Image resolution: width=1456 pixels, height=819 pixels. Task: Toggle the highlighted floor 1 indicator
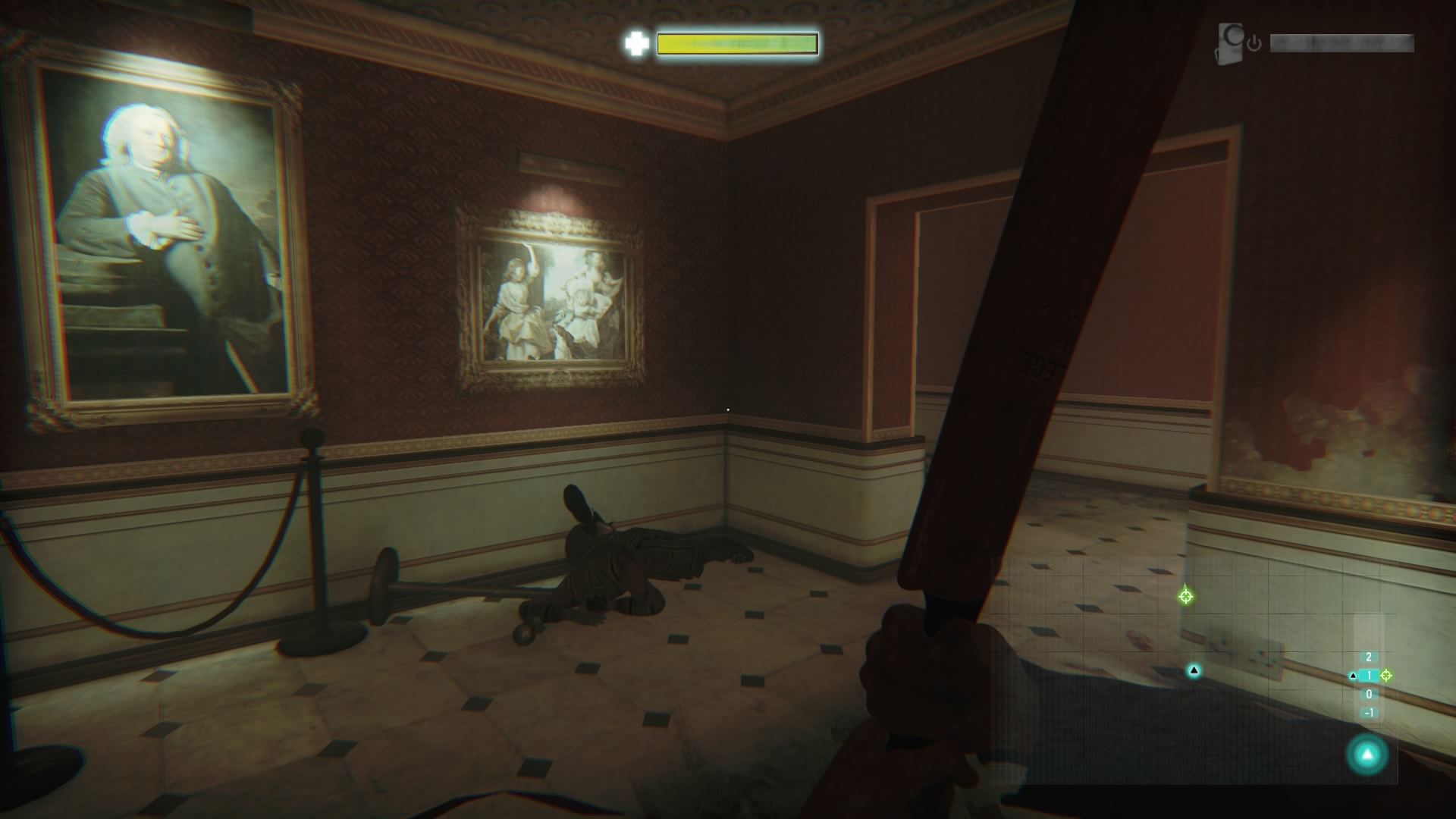point(1369,675)
